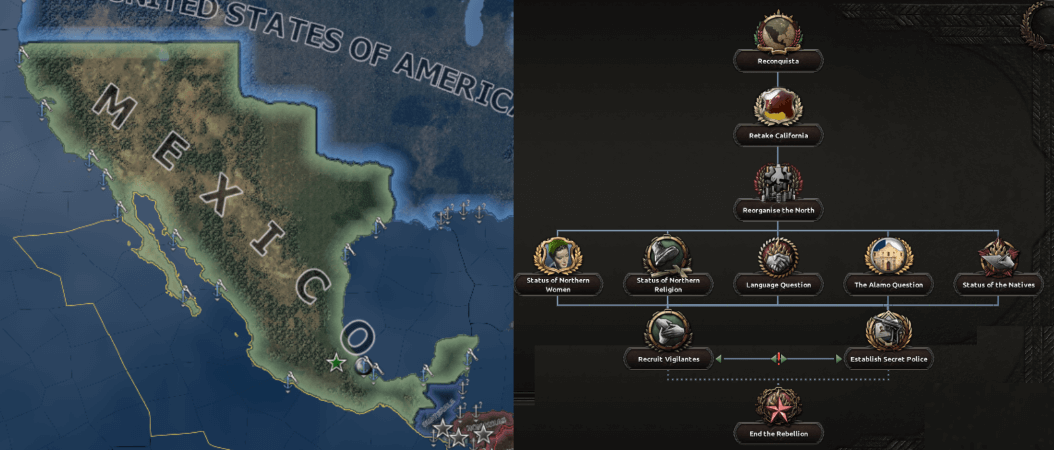Pick the End the Rebellion focus

tap(778, 411)
